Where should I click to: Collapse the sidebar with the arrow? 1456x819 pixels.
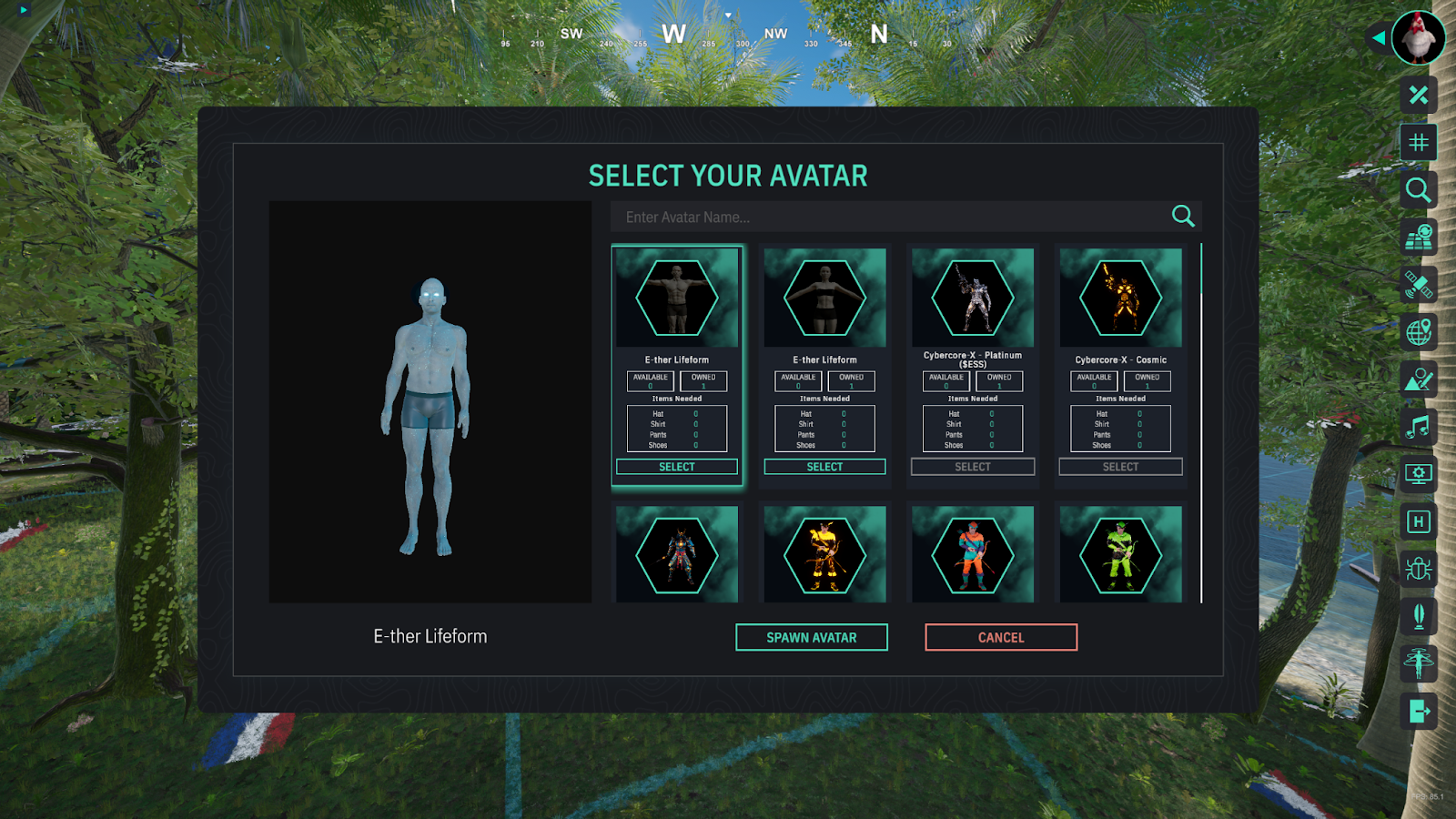(1378, 38)
